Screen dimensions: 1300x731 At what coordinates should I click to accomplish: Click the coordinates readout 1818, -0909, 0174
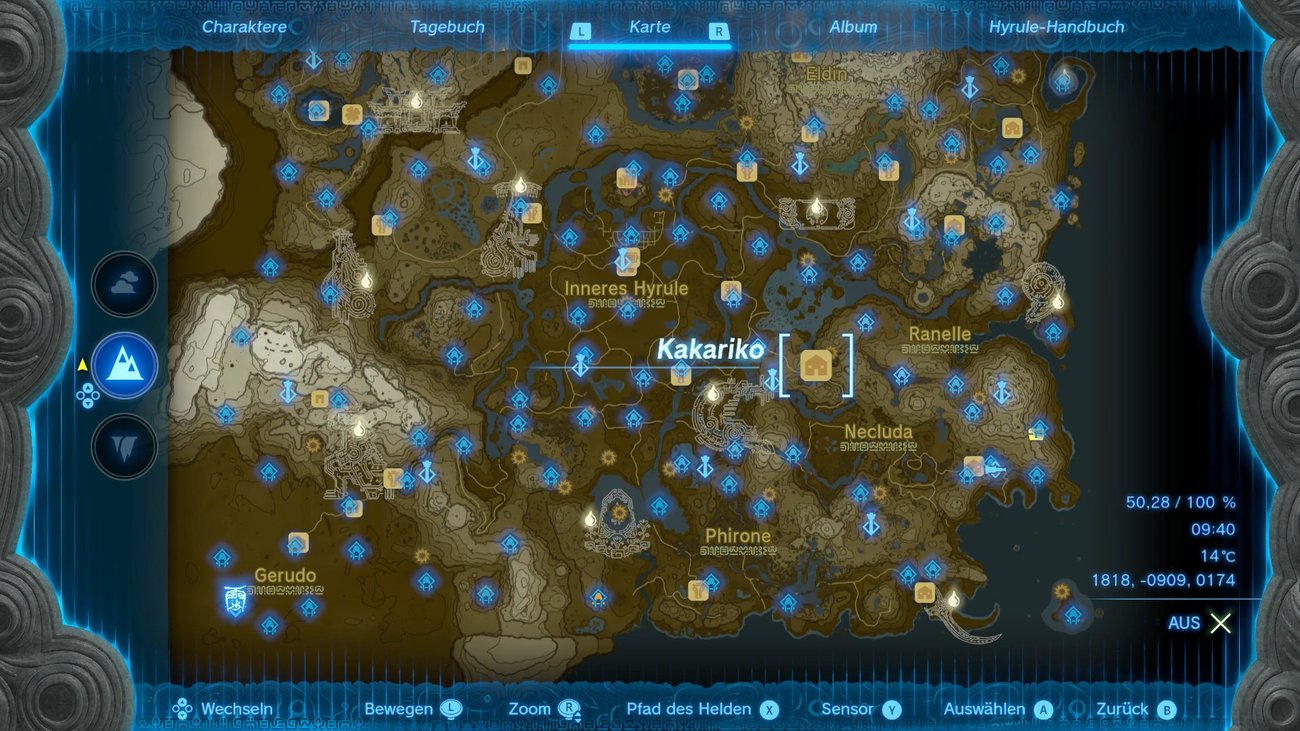(1163, 579)
